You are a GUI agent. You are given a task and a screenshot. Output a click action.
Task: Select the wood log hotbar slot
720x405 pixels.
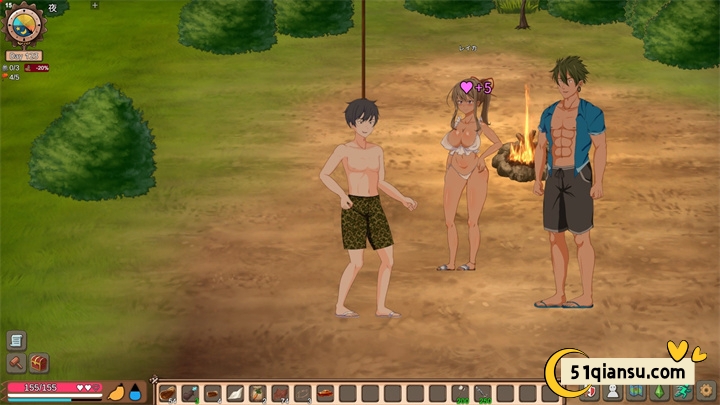click(x=167, y=393)
